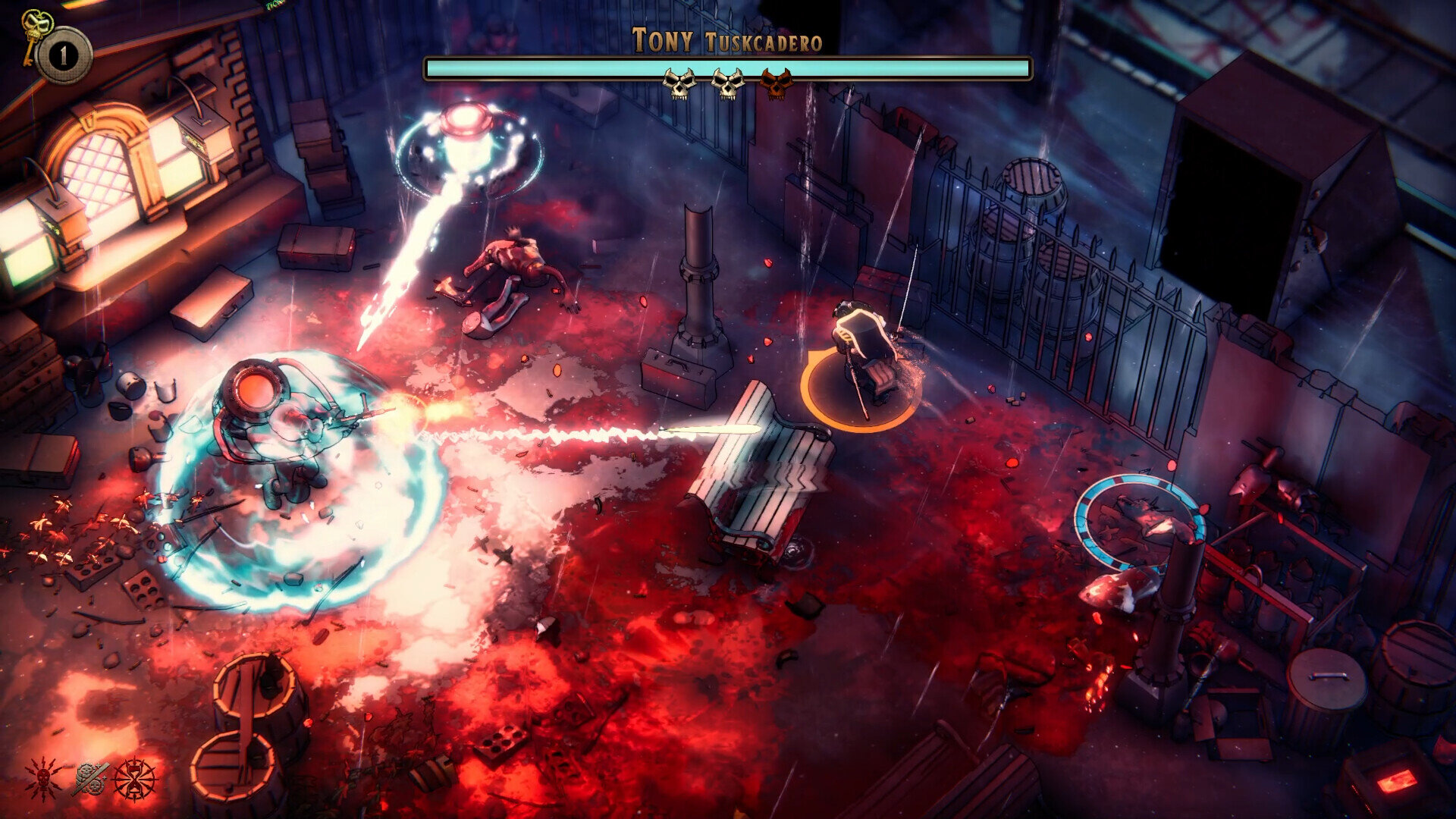1456x819 pixels.
Task: Trigger the hourglass in spiked circle ability
Action: [135, 779]
